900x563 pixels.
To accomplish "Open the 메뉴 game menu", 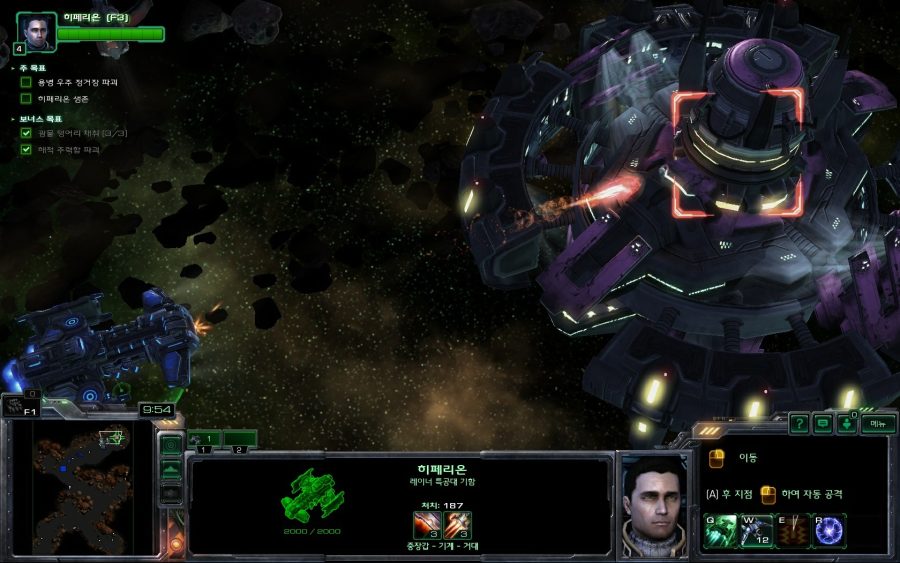I will click(877, 423).
